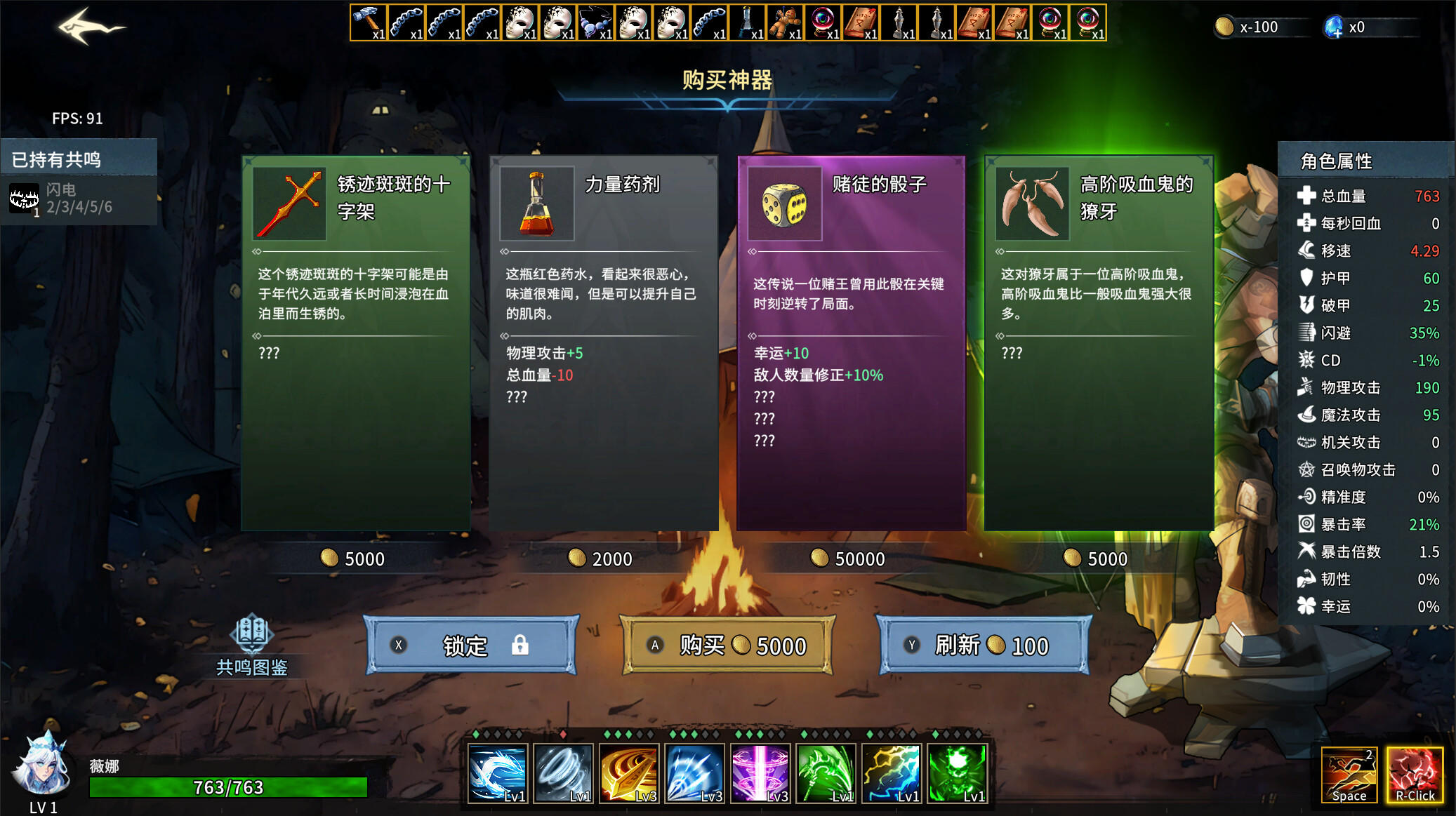Select the green skull skill icon
This screenshot has width=1456, height=816.
(x=958, y=773)
